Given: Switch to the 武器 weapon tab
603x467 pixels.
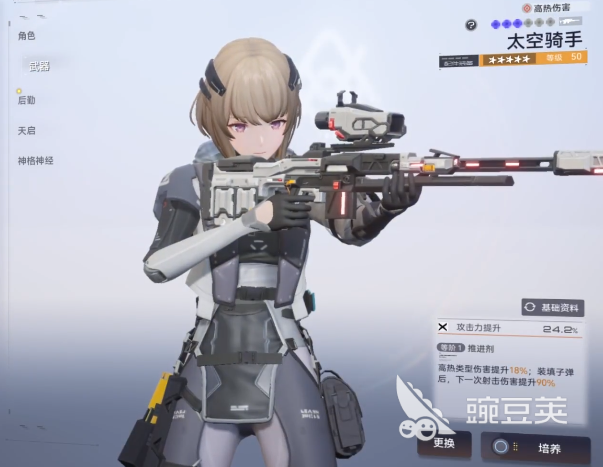Looking at the screenshot, I should tap(39, 65).
